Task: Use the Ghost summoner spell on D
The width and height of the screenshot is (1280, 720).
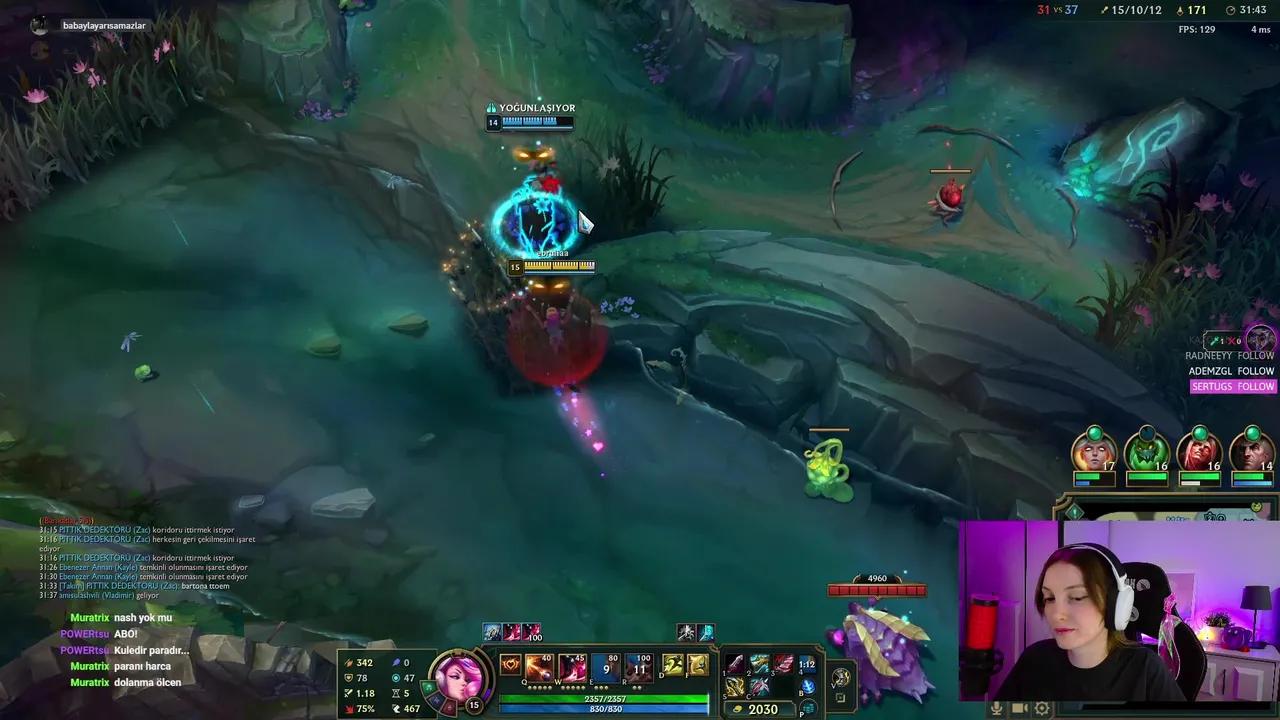Action: (x=671, y=665)
